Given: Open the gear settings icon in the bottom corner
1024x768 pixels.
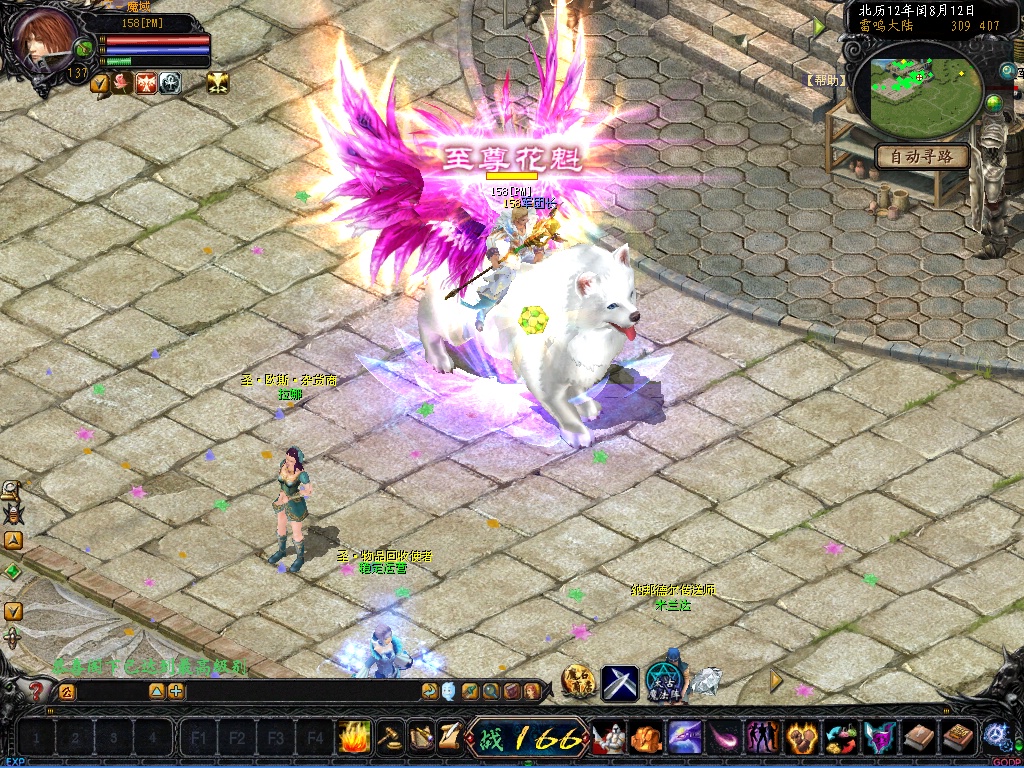Looking at the screenshot, I should (x=996, y=735).
